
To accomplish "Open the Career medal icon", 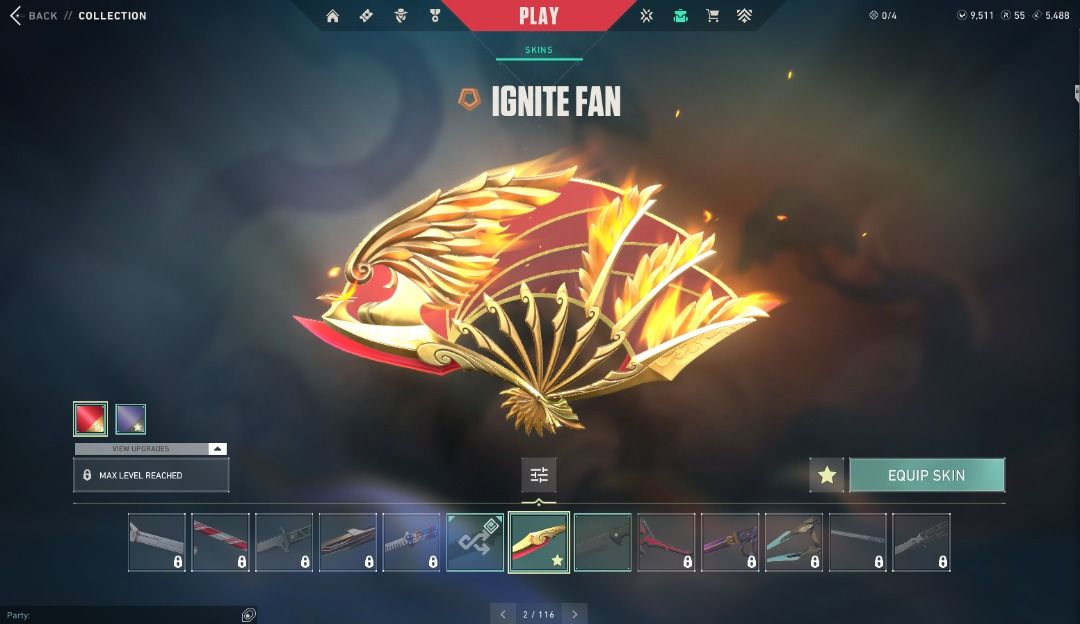I will (x=434, y=16).
